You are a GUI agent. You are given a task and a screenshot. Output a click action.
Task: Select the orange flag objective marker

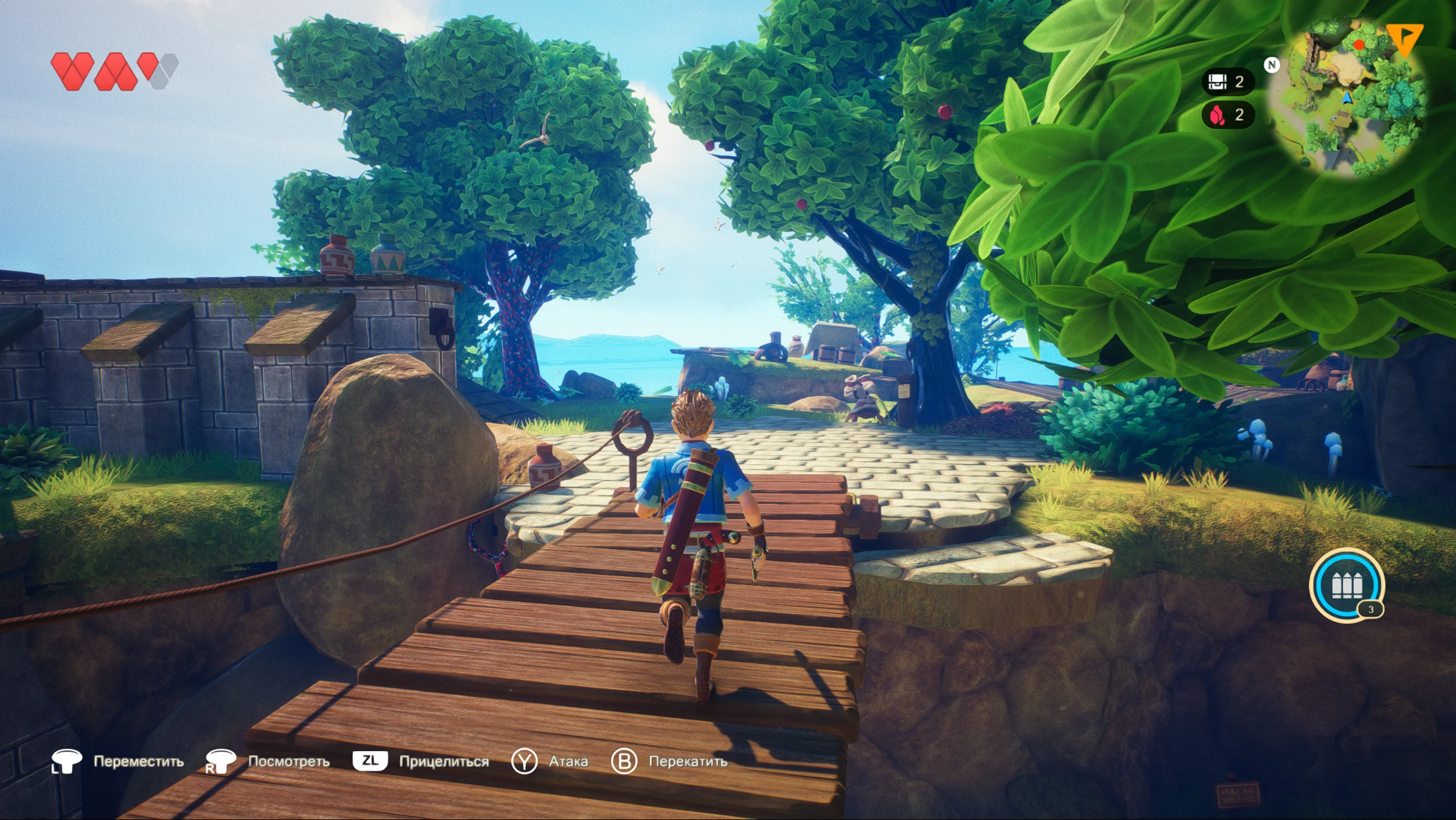(x=1404, y=39)
